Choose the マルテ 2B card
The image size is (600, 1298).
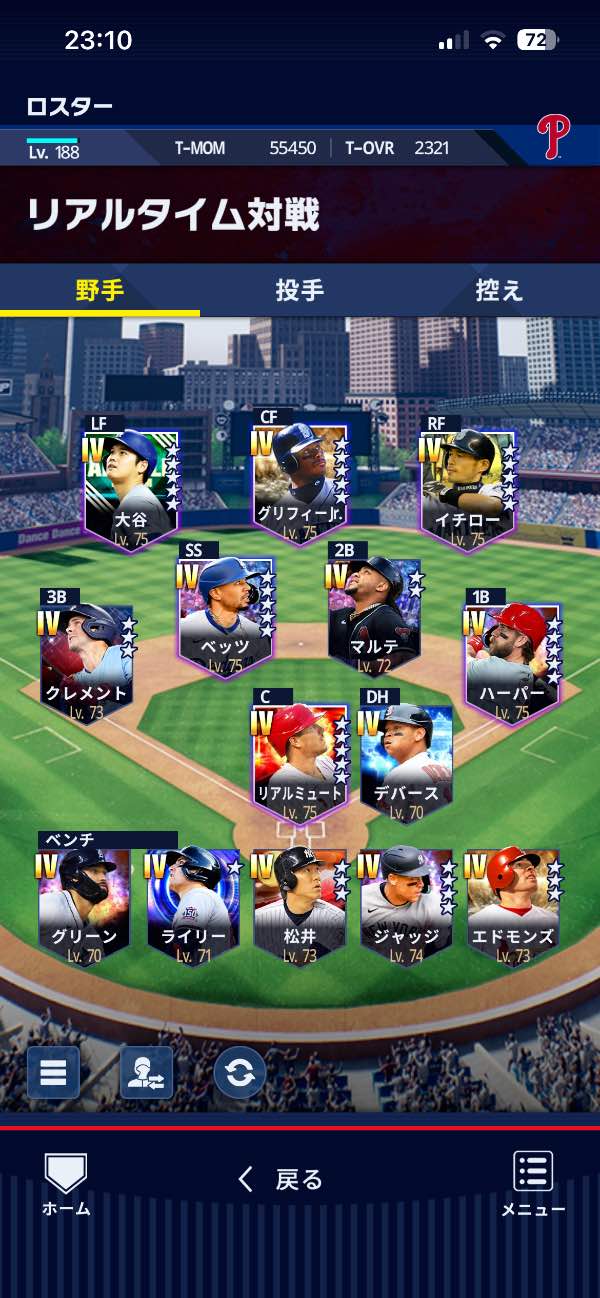click(x=375, y=617)
